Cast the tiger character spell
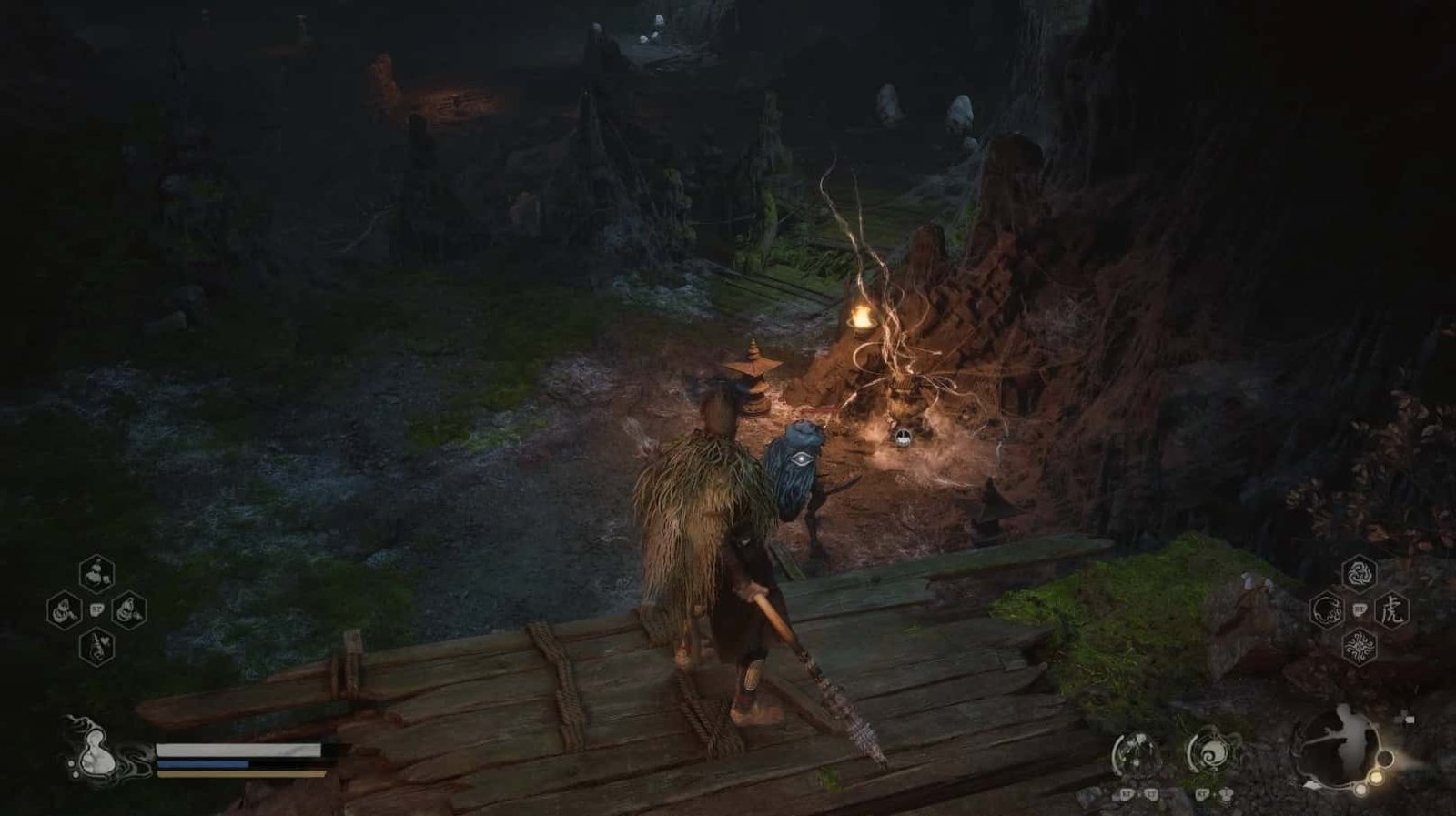This screenshot has width=1456, height=816. point(1391,609)
